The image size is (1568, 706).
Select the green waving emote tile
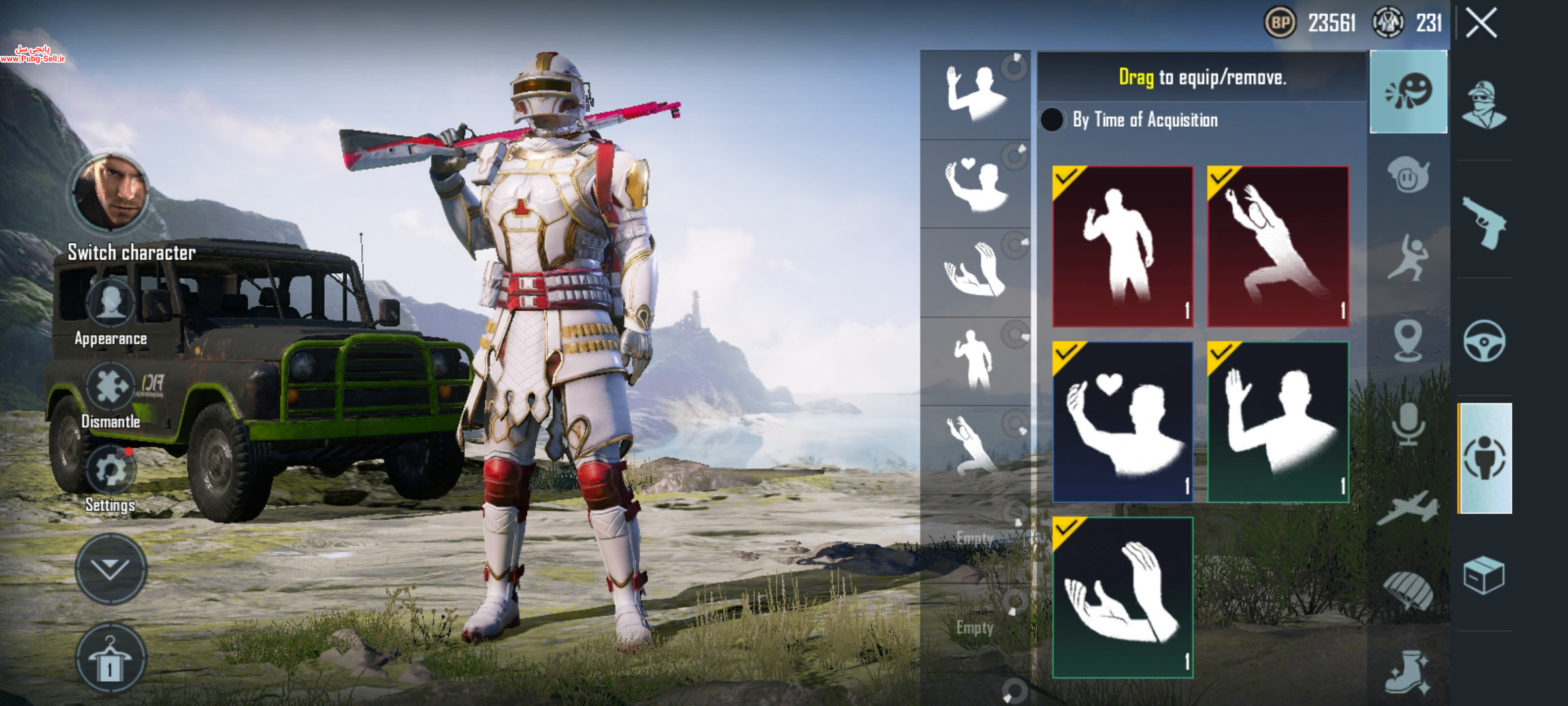pos(1277,422)
